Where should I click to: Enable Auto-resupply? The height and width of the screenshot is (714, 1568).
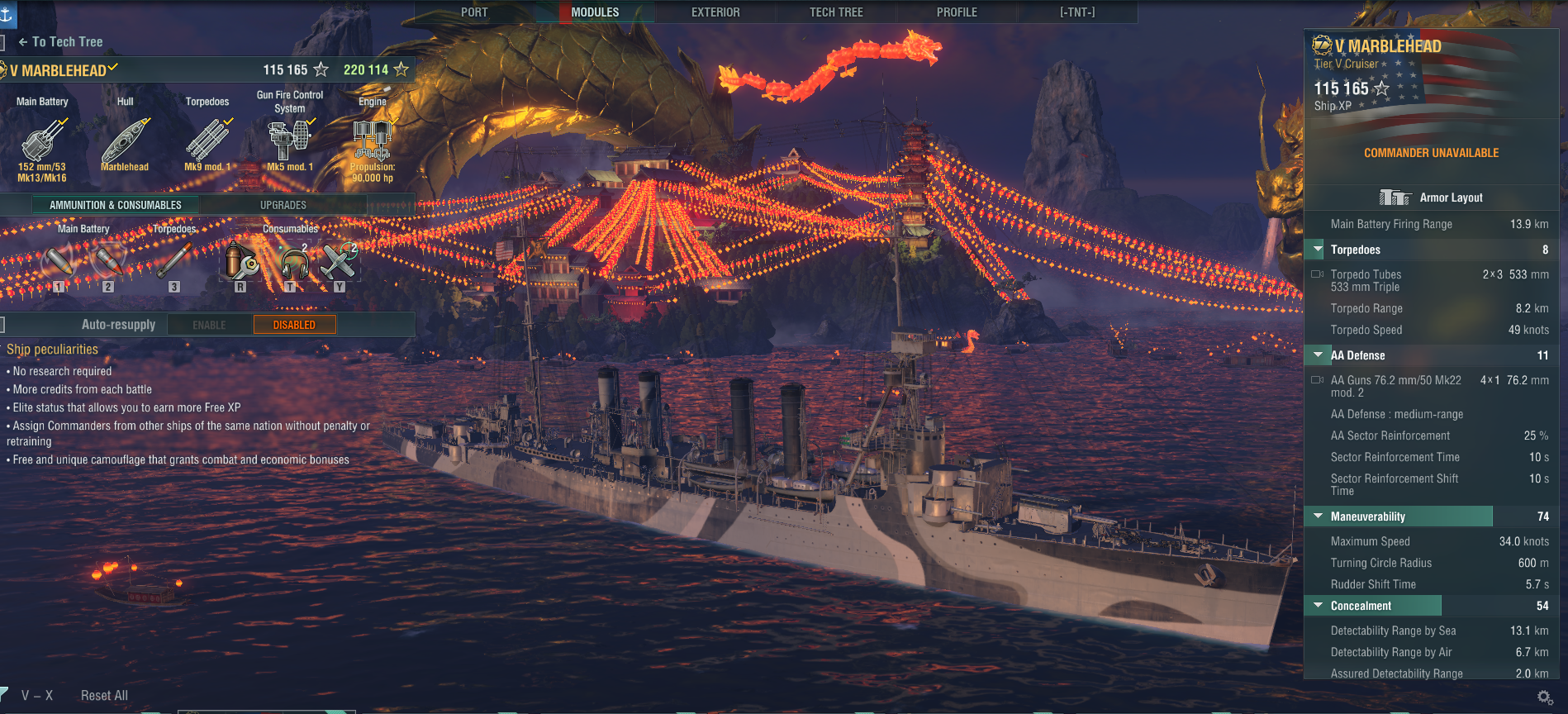(x=209, y=325)
